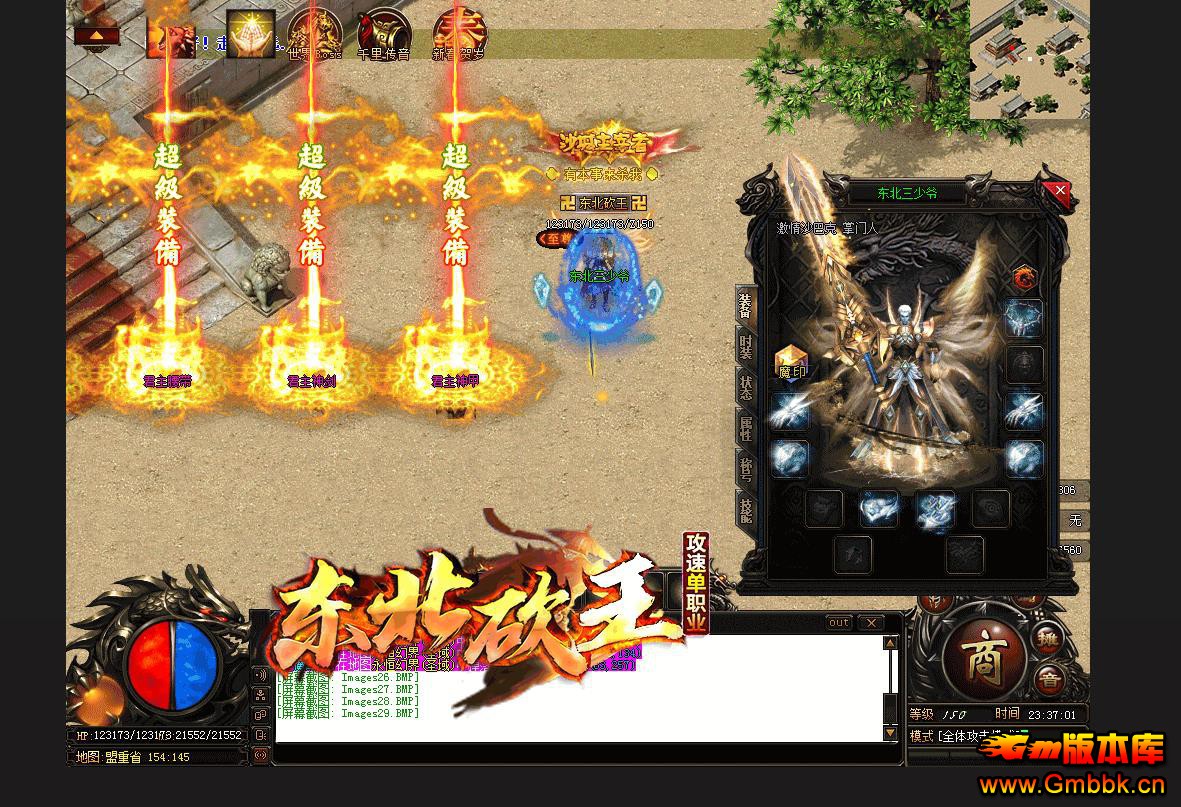
Task: Select the red dragon emblem slot
Action: click(x=1024, y=277)
